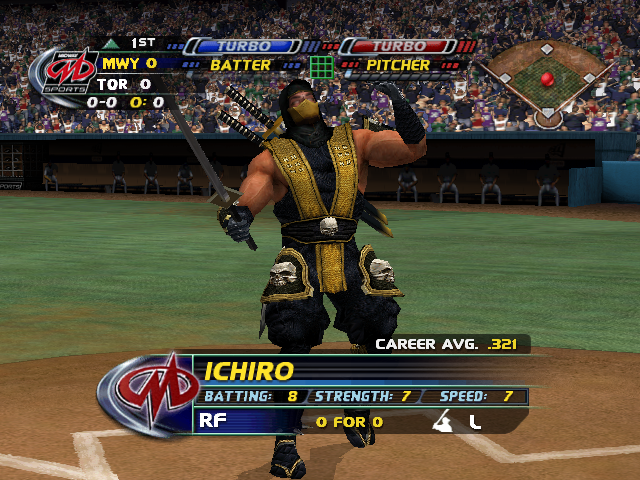Select the batter stance icon beside the L

point(442,422)
